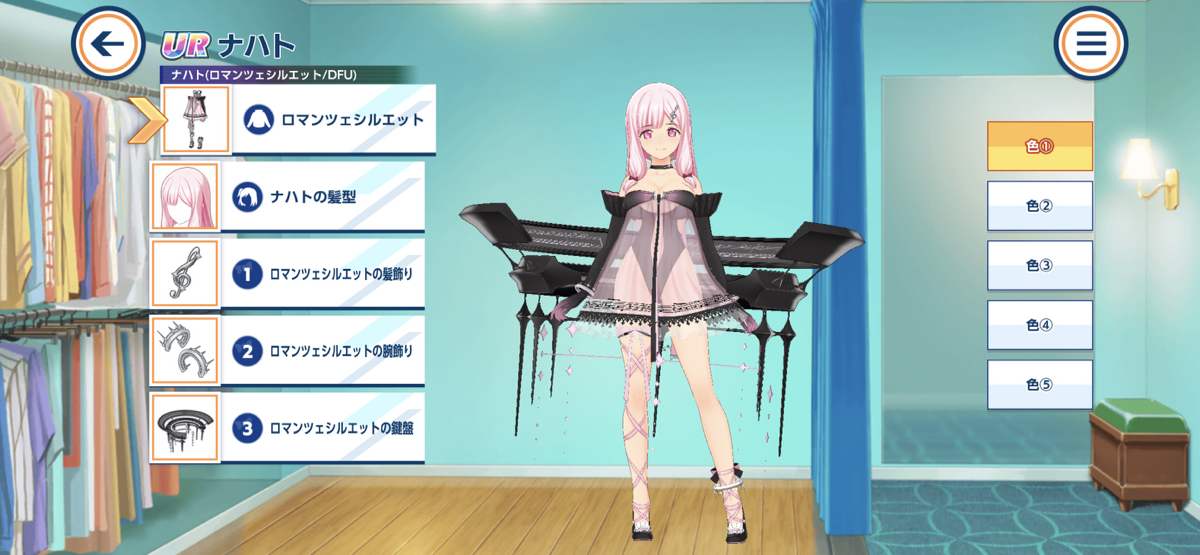Choose color option 色①
This screenshot has height=555, width=1200.
point(1039,146)
